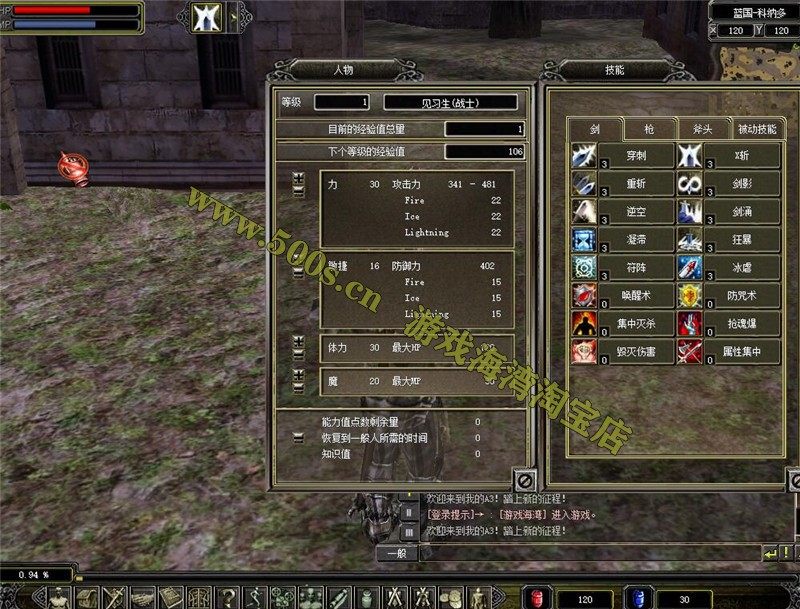The height and width of the screenshot is (609, 800).
Task: Choose the 符阵 rune circle skill
Action: (x=584, y=268)
